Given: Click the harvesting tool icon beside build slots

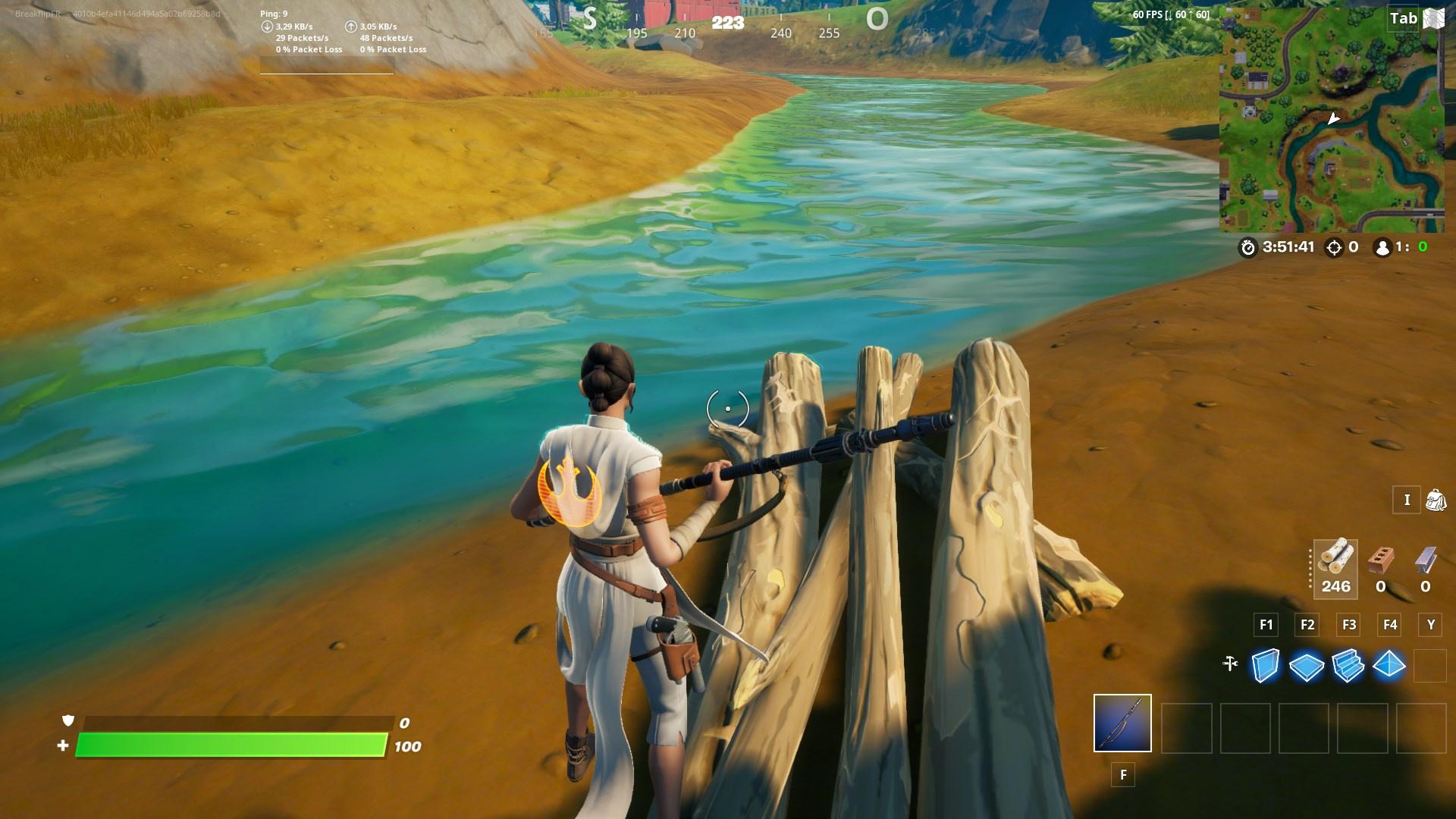Looking at the screenshot, I should pos(1230,662).
